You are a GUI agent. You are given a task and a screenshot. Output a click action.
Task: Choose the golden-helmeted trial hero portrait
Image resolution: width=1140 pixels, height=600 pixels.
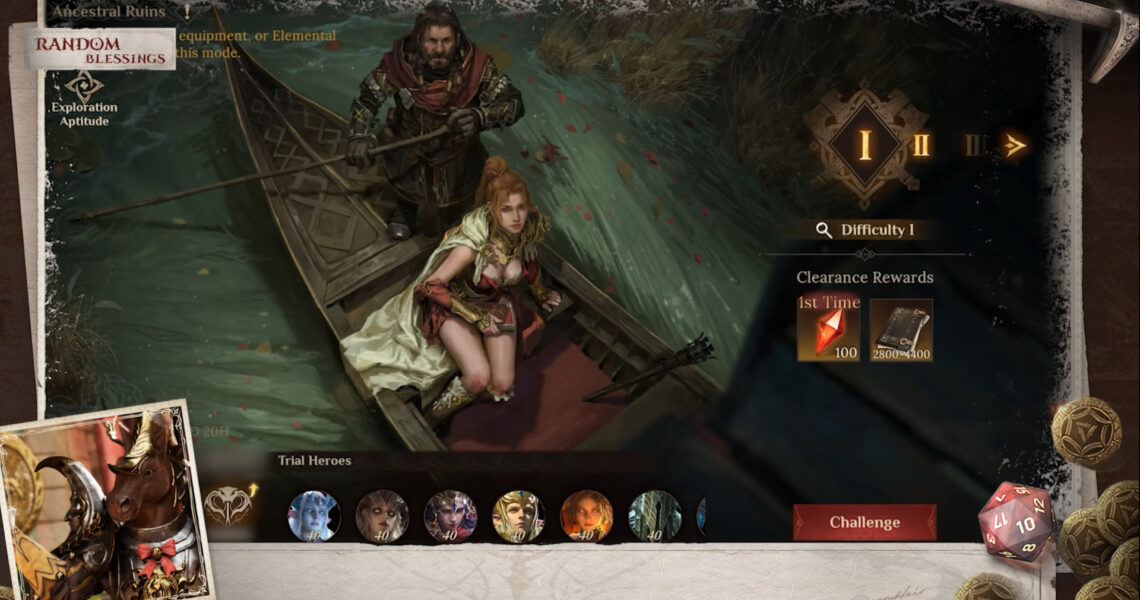point(518,516)
